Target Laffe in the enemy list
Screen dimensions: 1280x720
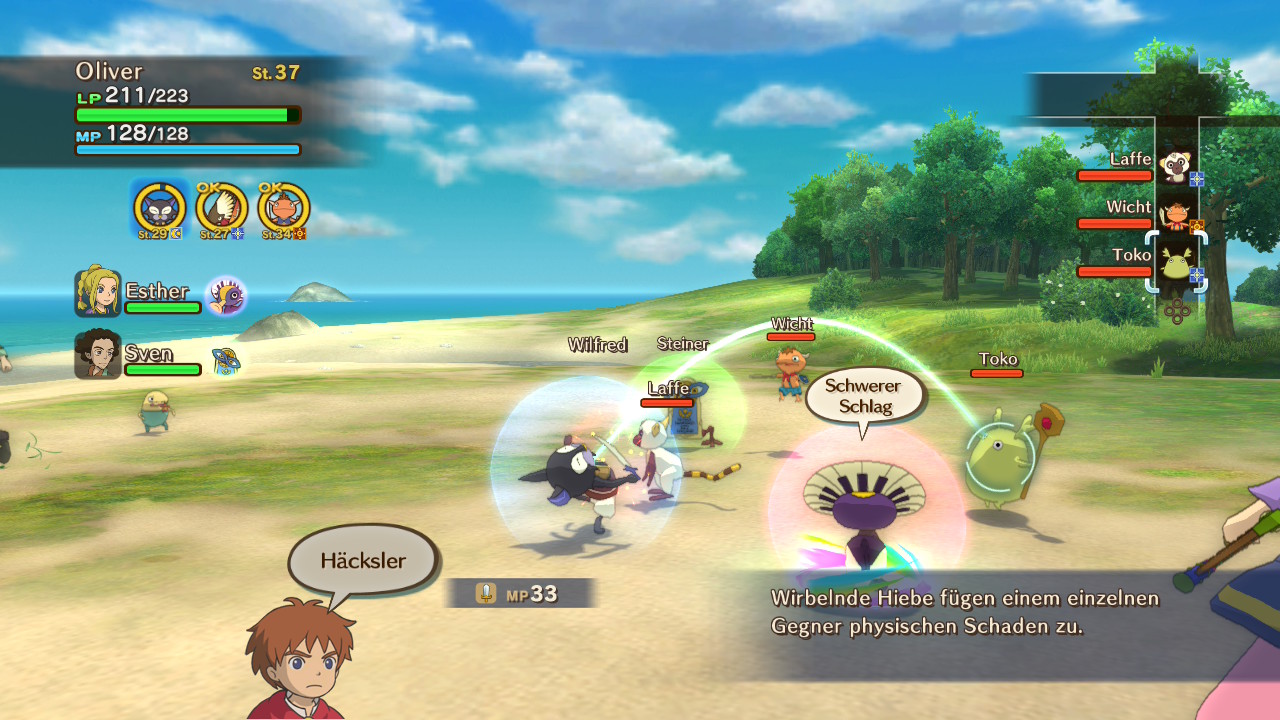pos(1173,165)
